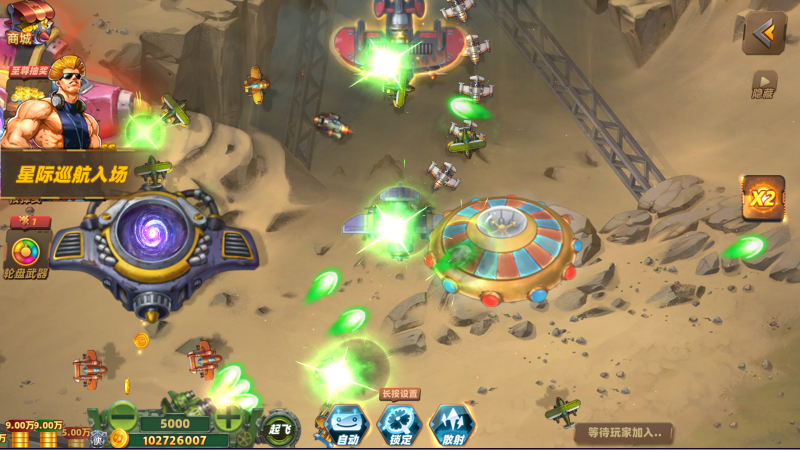
Task: Activate the X2 multiplier boost
Action: click(x=762, y=198)
